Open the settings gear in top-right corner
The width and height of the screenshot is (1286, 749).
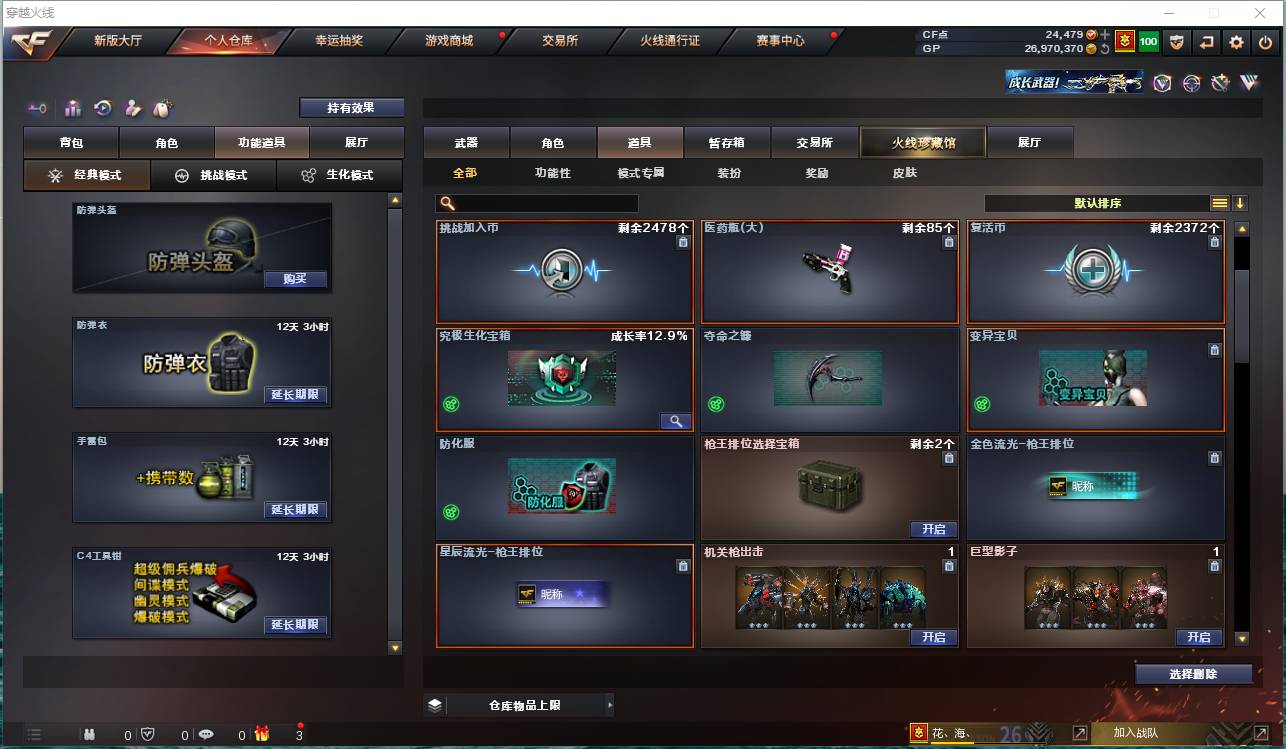[1235, 42]
